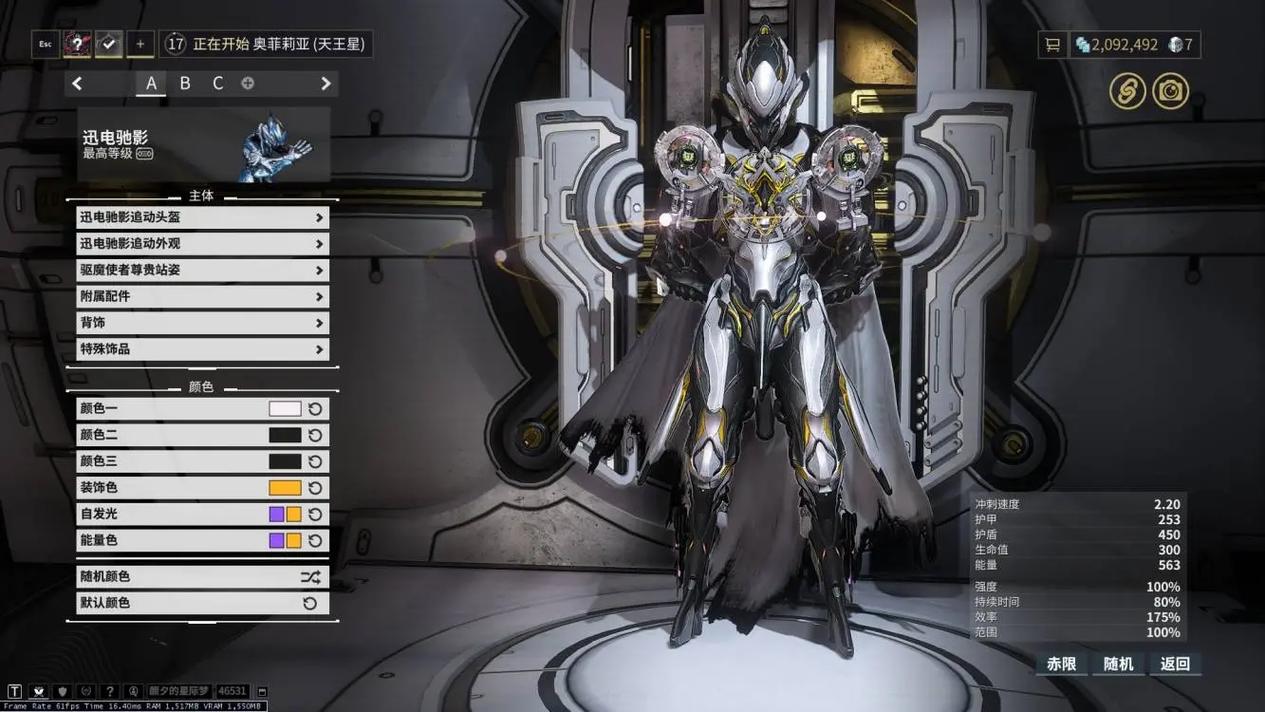
Task: Click the Esc button
Action: 45,44
